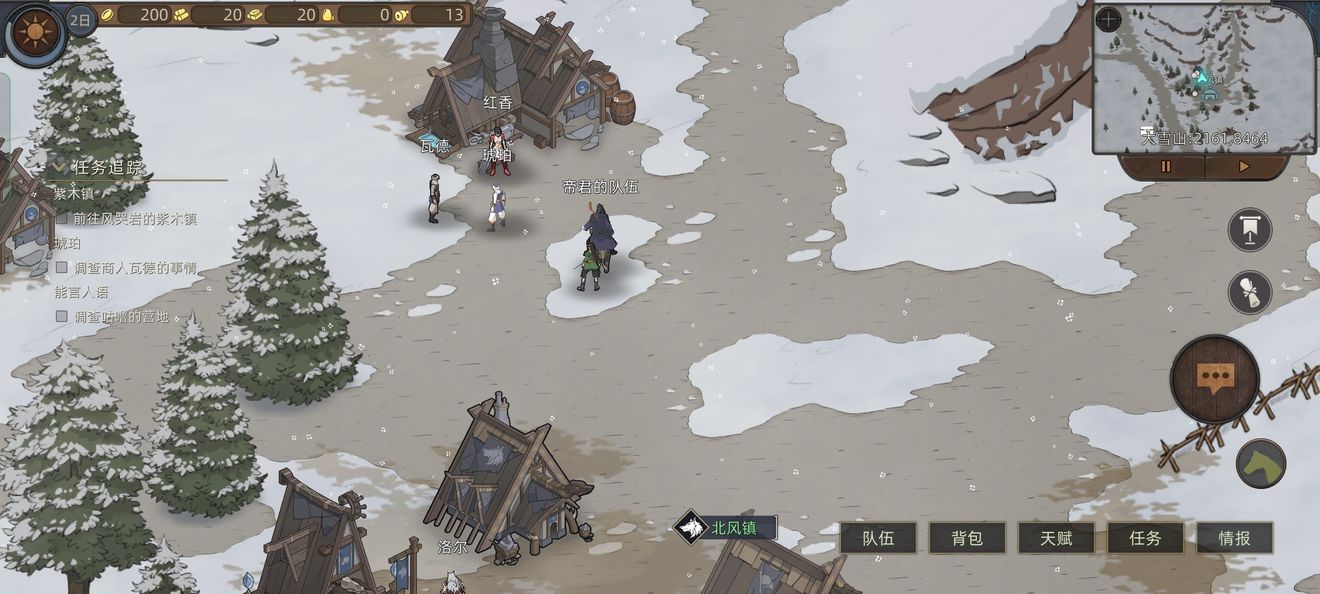This screenshot has height=594, width=1320.
Task: Select quest 调查咕噜的营地
Action: pos(120,317)
